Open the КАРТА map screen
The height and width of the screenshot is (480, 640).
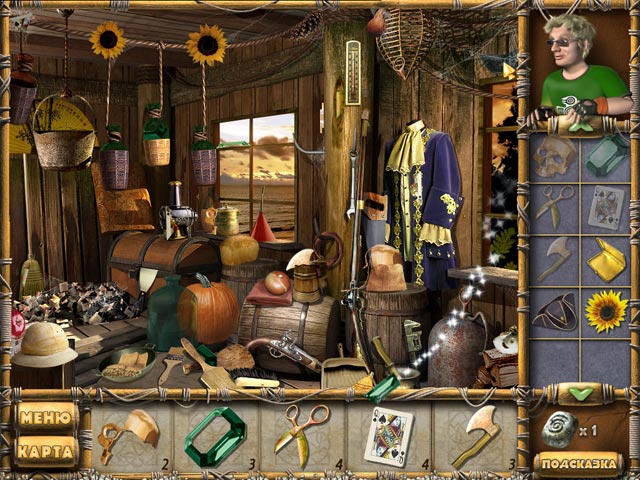pyautogui.click(x=46, y=451)
